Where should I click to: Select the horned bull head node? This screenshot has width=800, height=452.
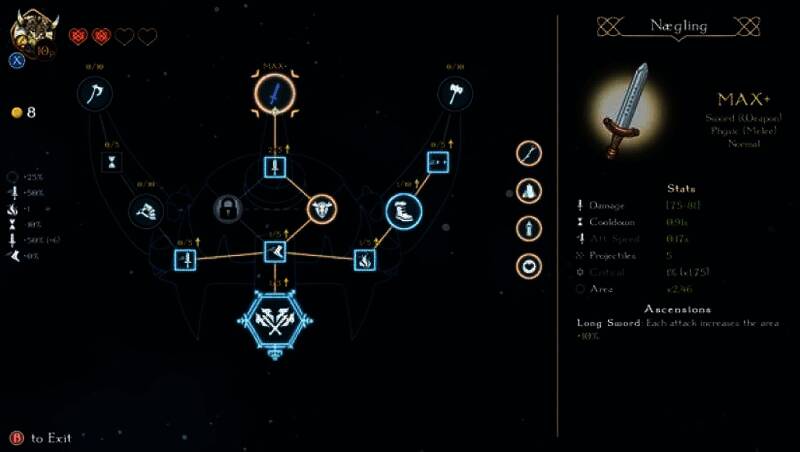pyautogui.click(x=321, y=209)
